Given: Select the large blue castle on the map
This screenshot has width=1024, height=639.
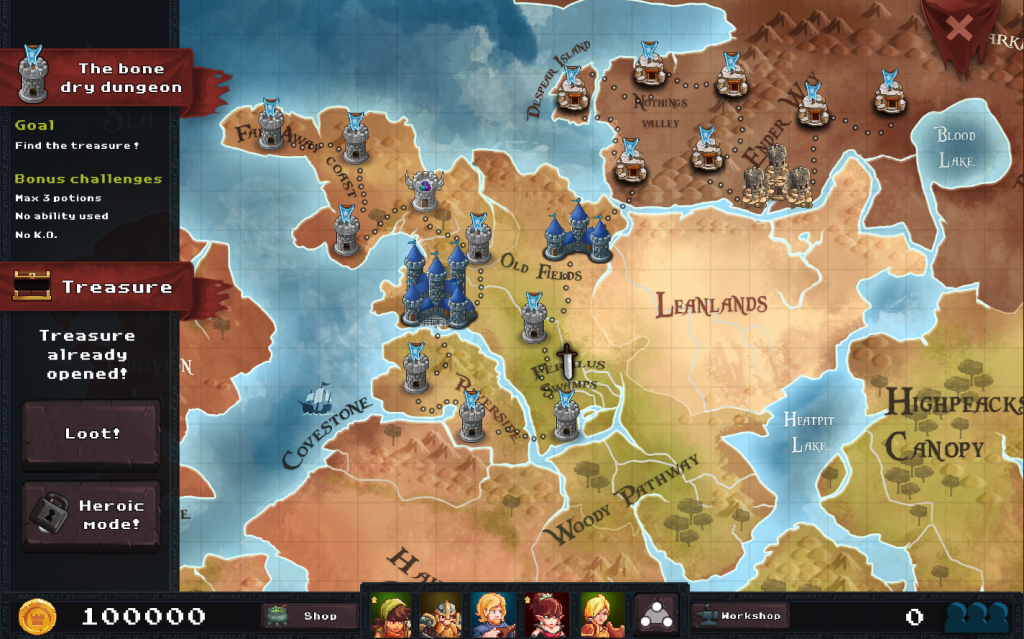Looking at the screenshot, I should tap(435, 285).
